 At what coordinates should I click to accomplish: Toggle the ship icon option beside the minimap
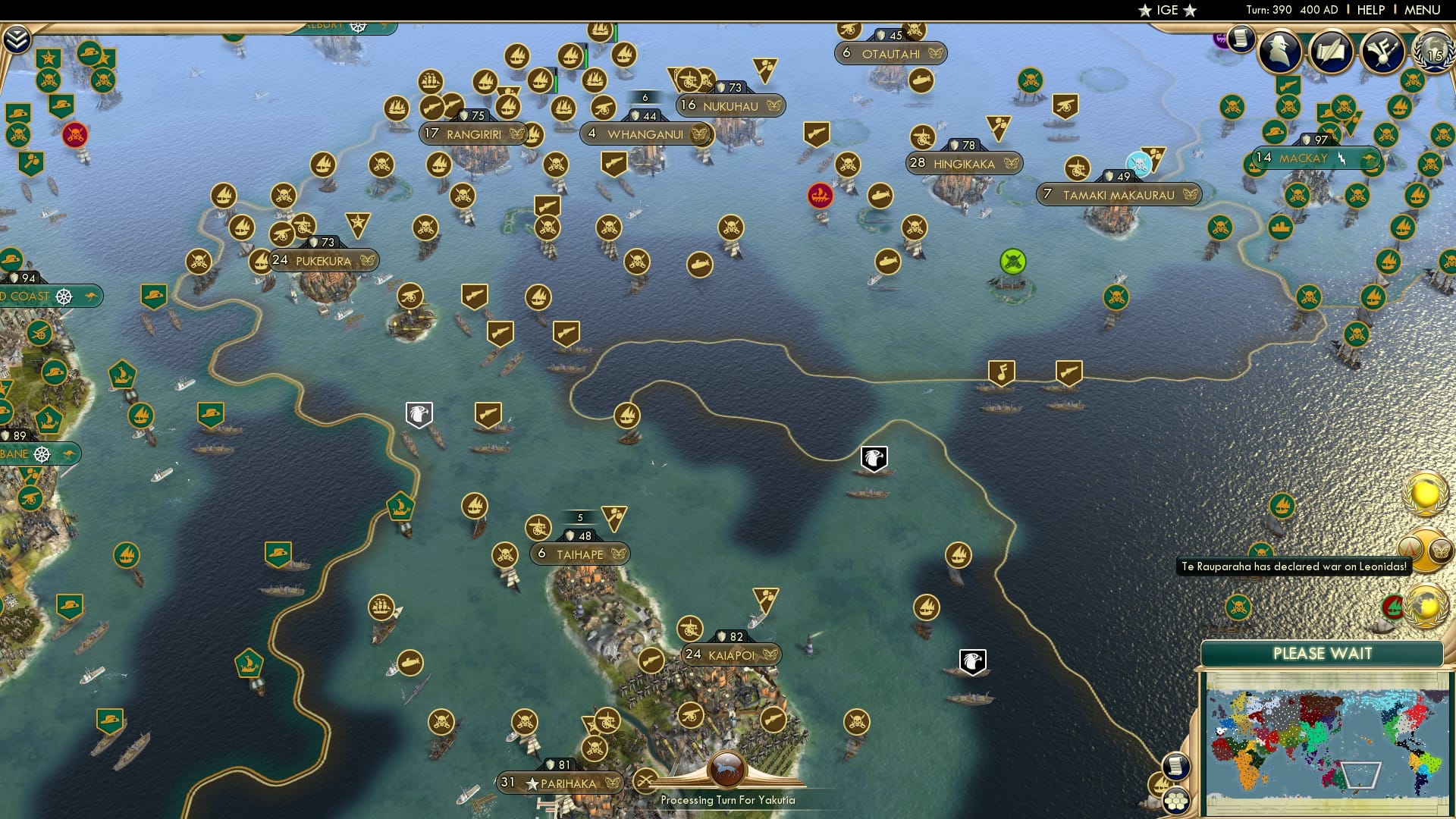tap(1159, 783)
